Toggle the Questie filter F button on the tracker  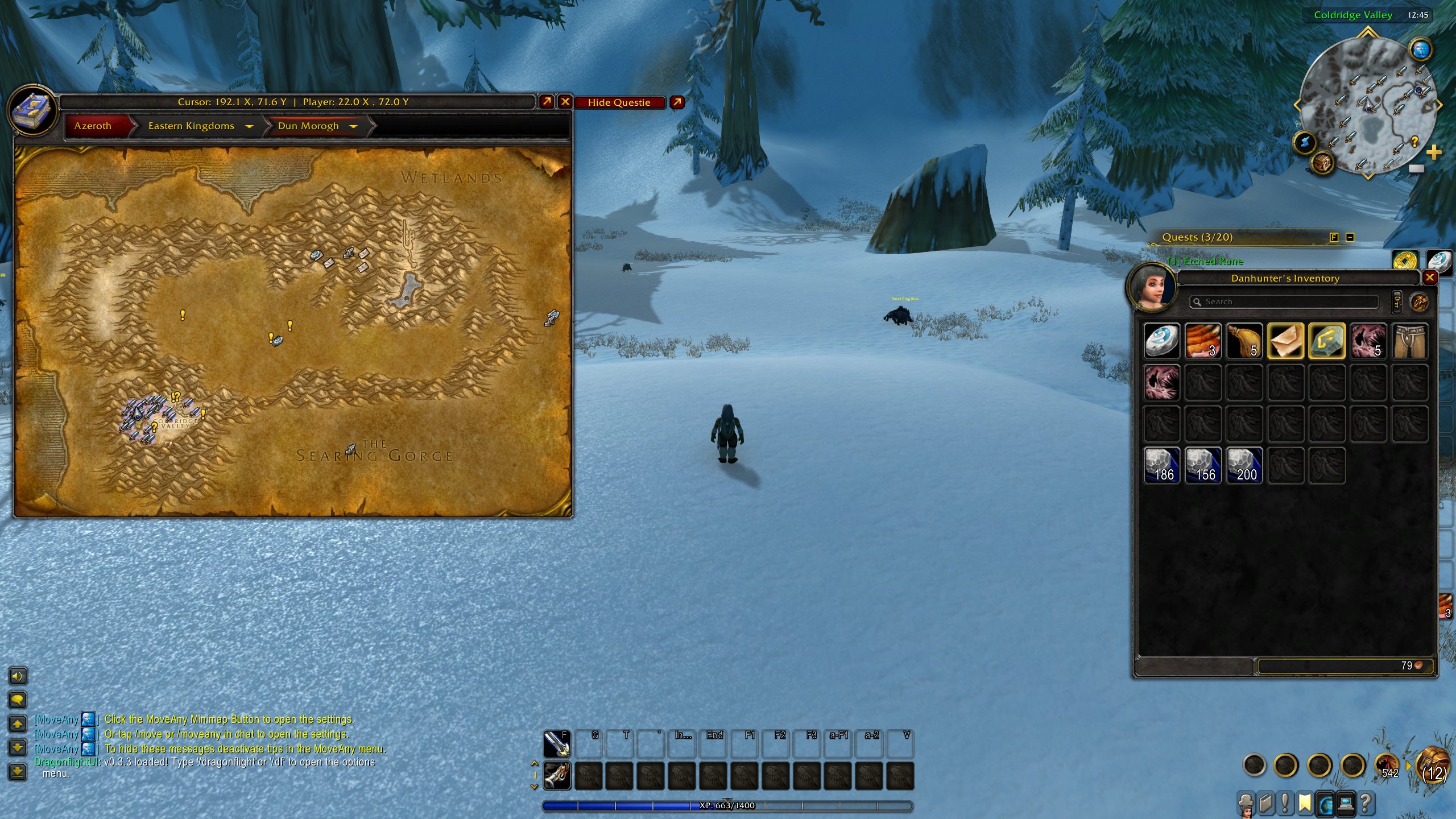1334,237
